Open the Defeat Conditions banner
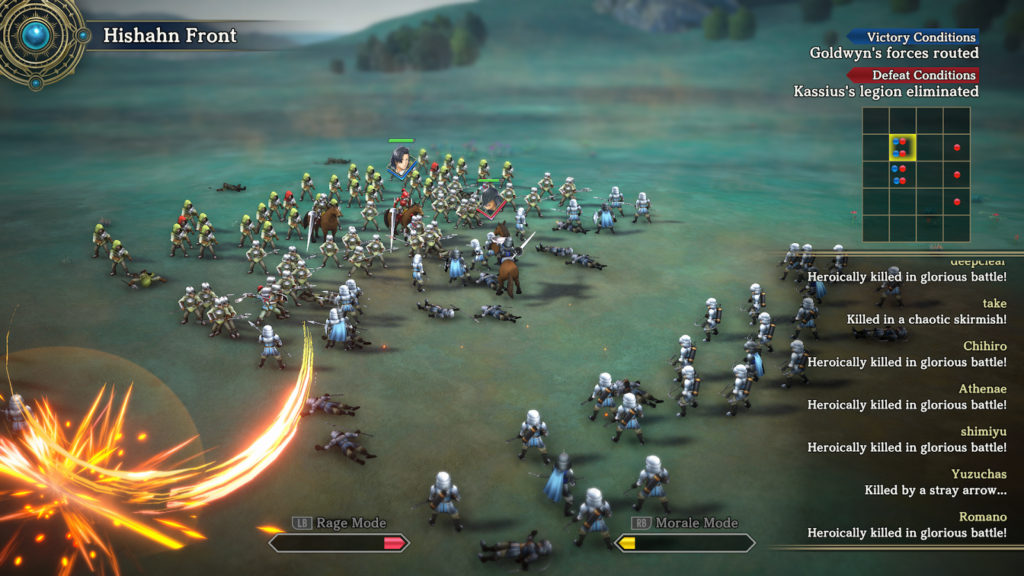Viewport: 1024px width, 576px height. [x=913, y=75]
